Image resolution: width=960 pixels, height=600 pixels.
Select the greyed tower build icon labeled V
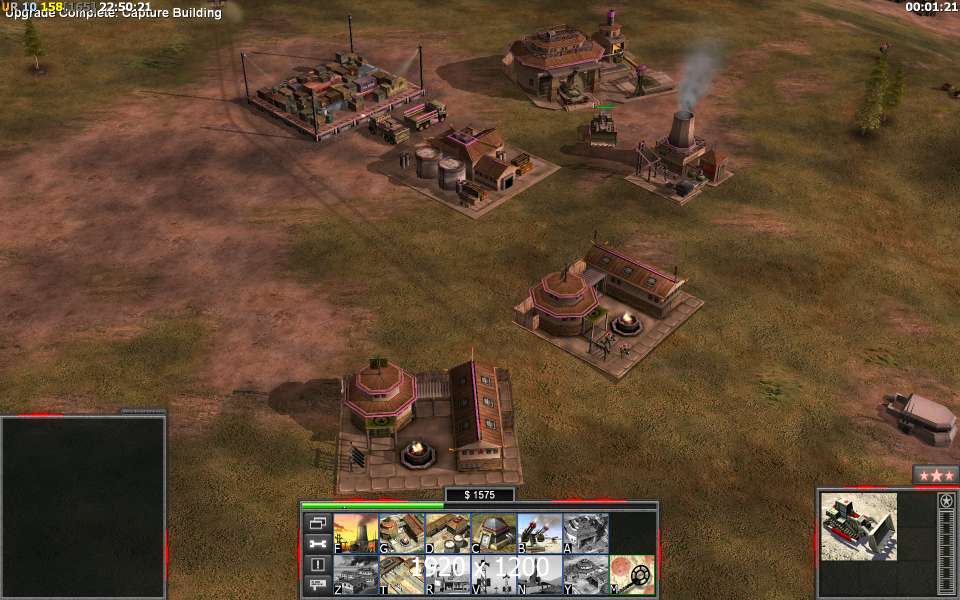[x=493, y=575]
